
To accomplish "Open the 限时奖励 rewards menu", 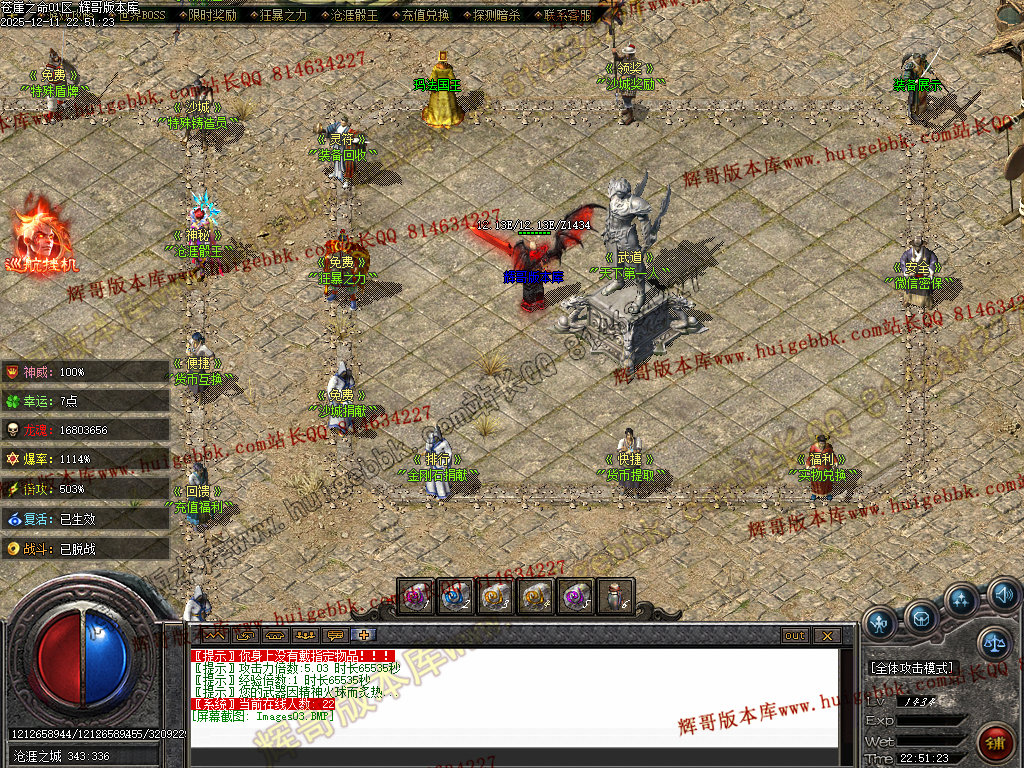I will [212, 15].
